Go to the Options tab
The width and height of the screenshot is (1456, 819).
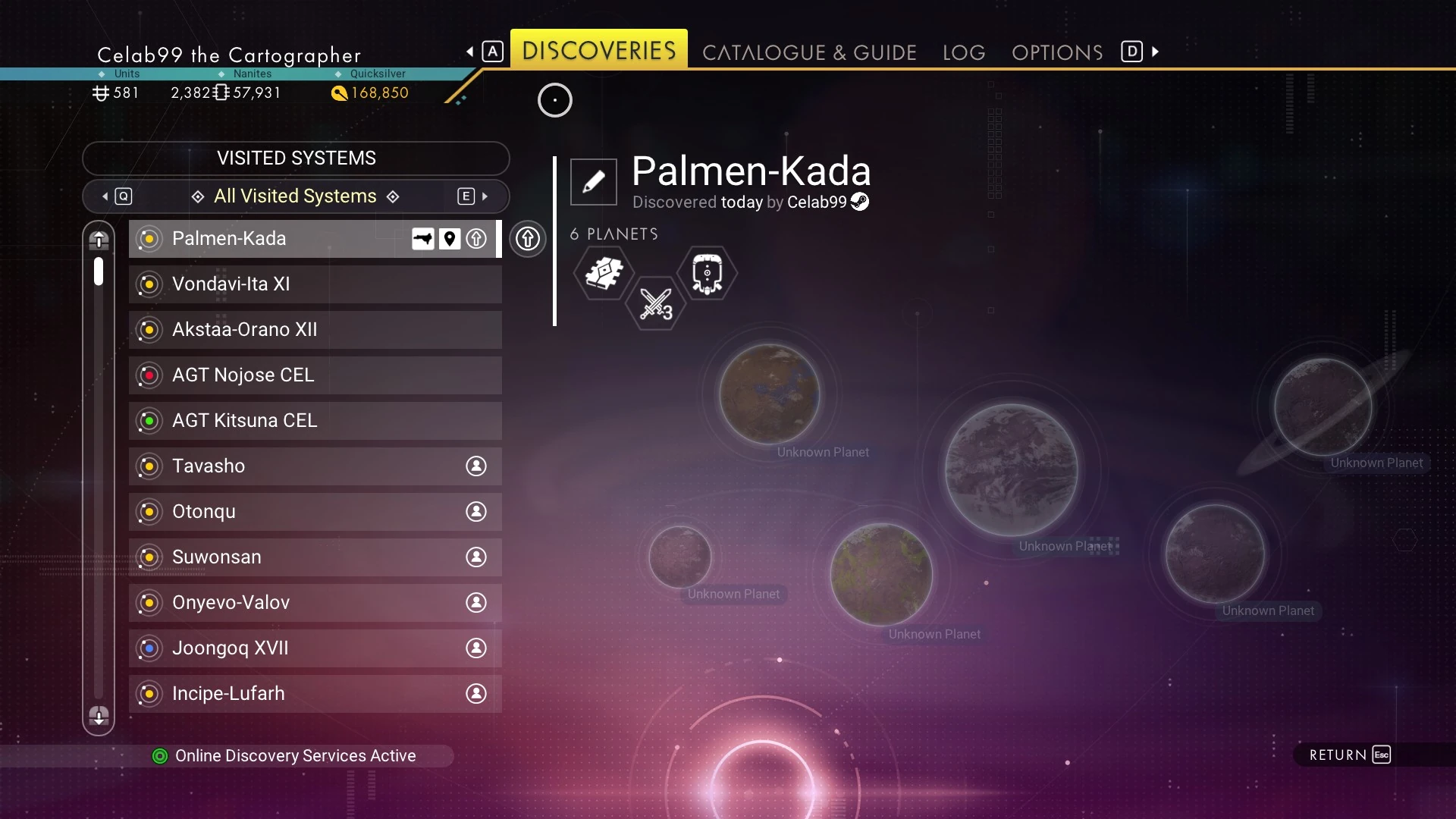click(1057, 52)
